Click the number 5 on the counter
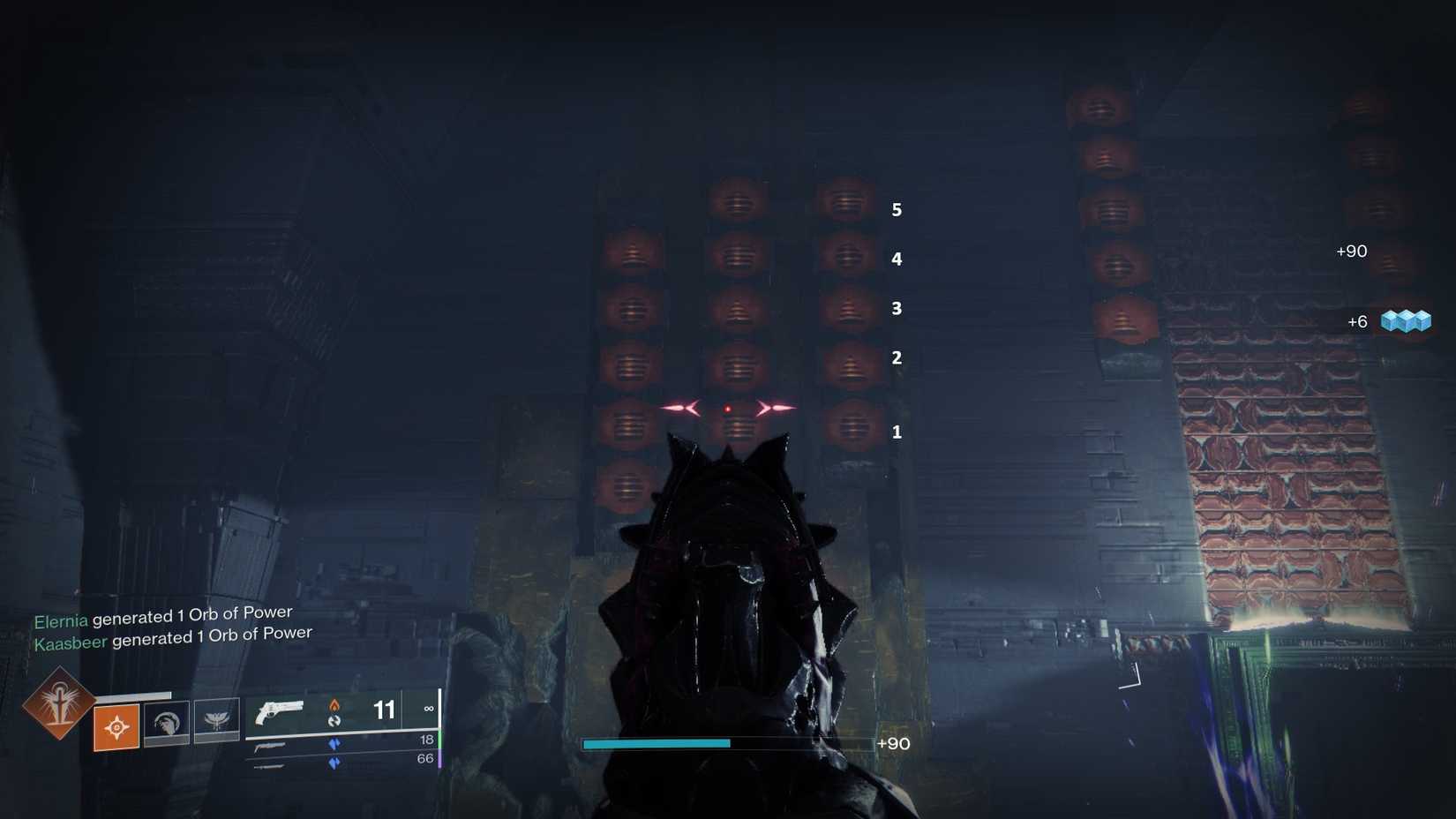 click(x=897, y=211)
